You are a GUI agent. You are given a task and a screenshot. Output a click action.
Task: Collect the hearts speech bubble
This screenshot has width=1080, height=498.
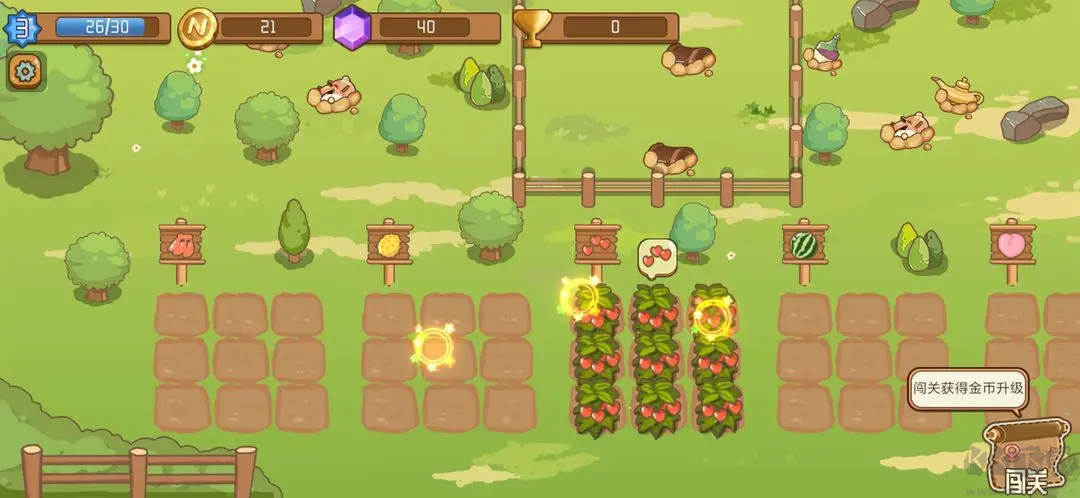(657, 258)
